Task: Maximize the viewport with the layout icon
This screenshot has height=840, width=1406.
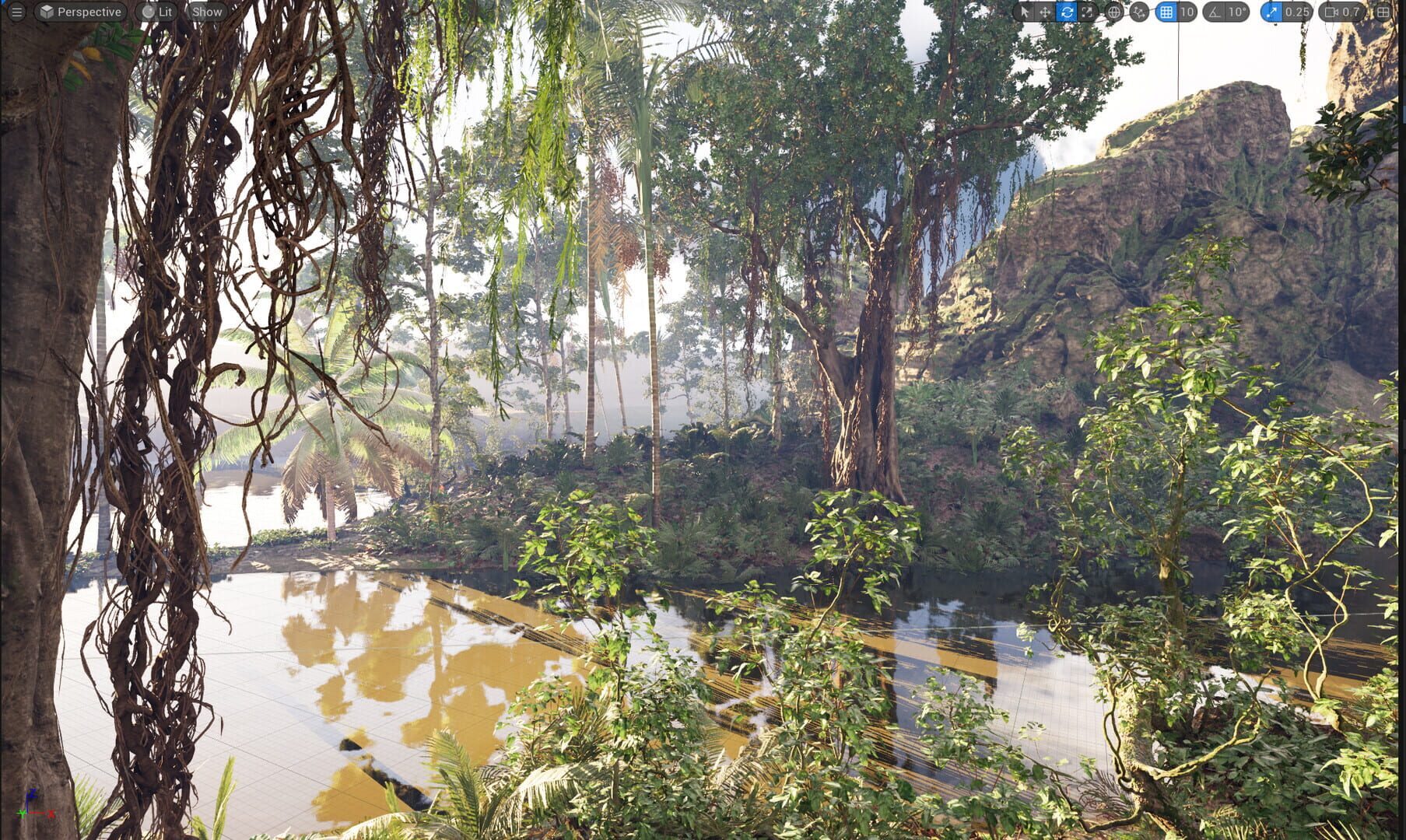Action: [x=1383, y=12]
